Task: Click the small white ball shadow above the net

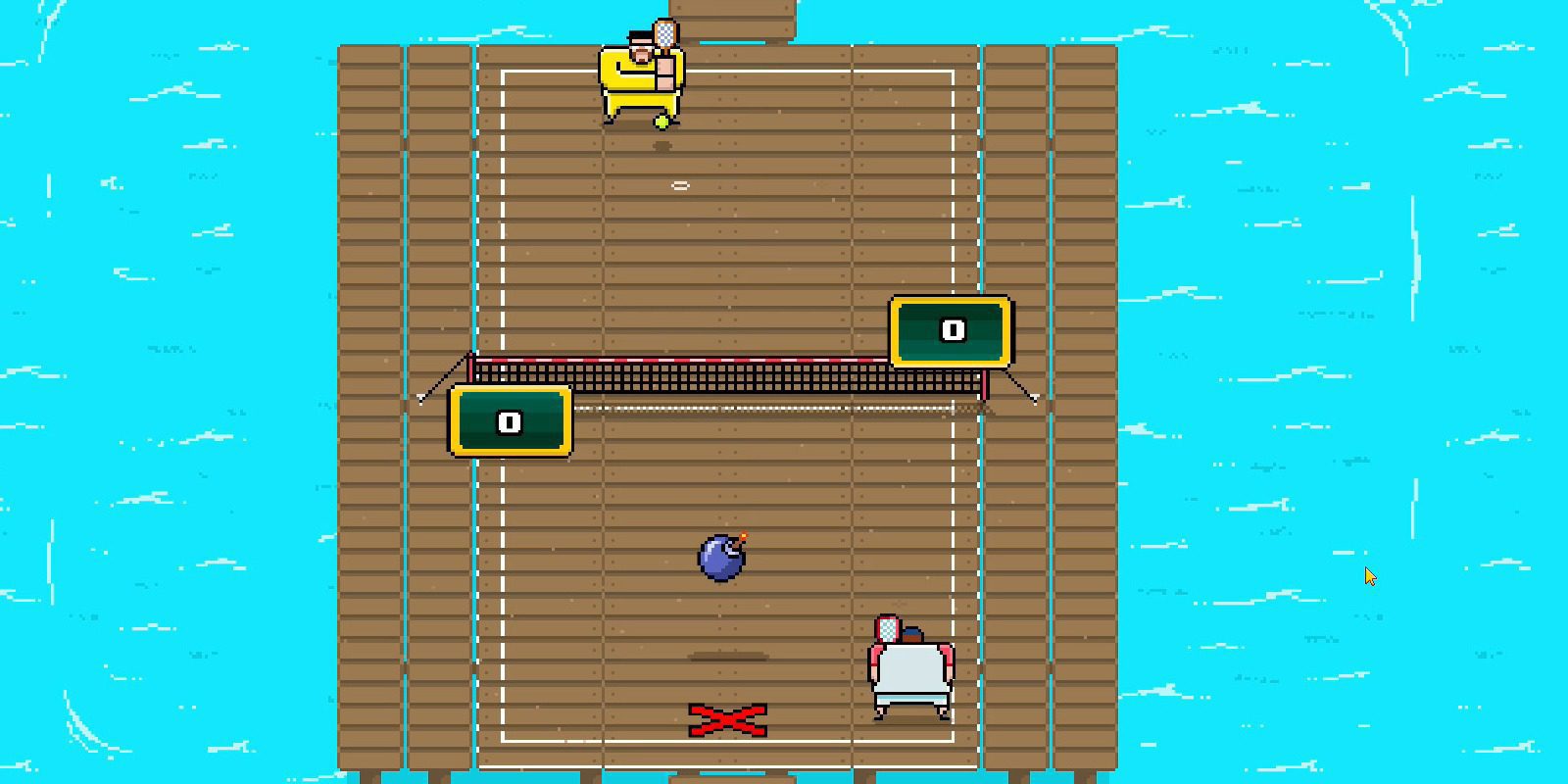Action: (680, 183)
